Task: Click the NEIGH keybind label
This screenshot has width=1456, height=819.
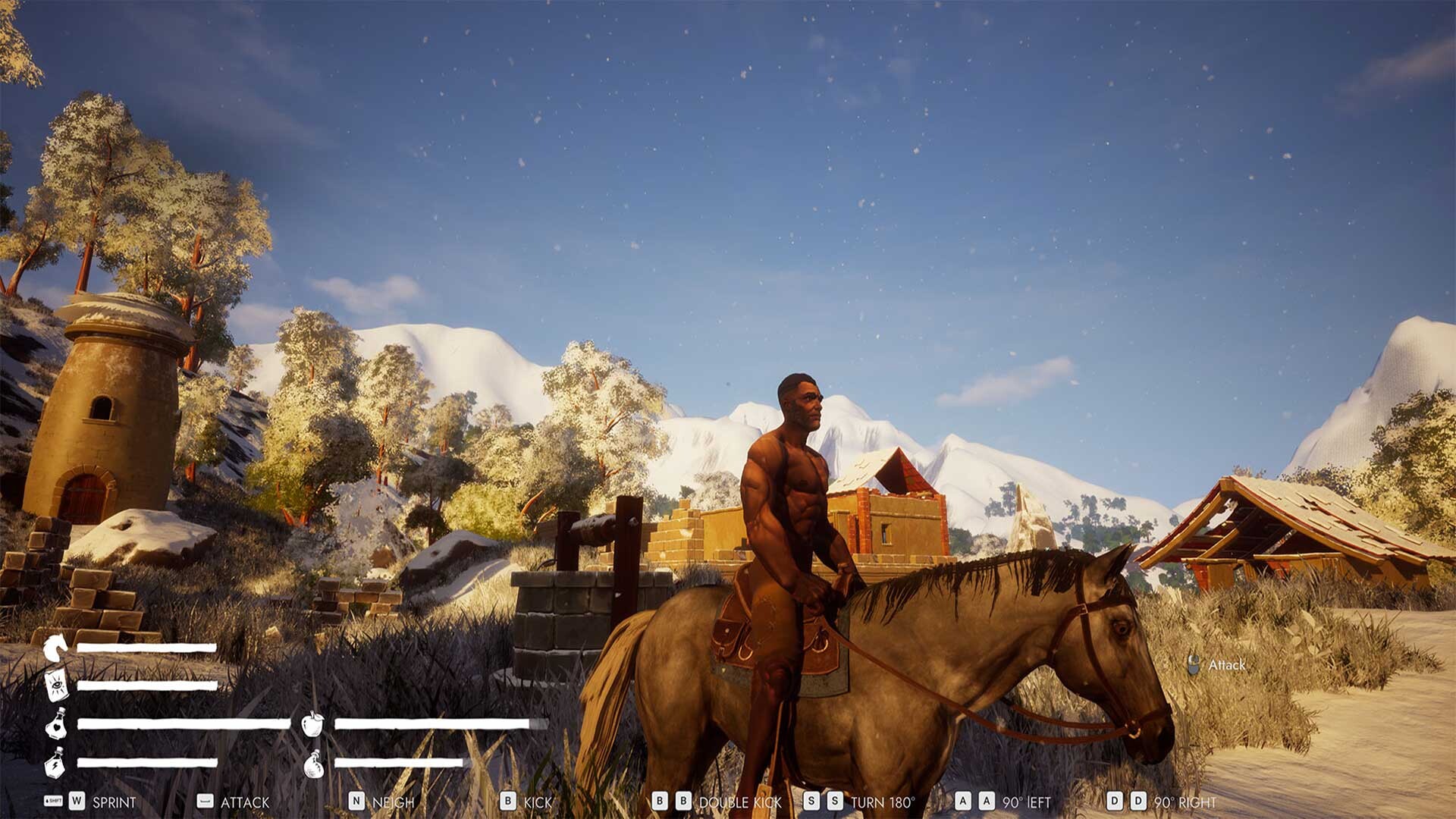Action: [394, 802]
